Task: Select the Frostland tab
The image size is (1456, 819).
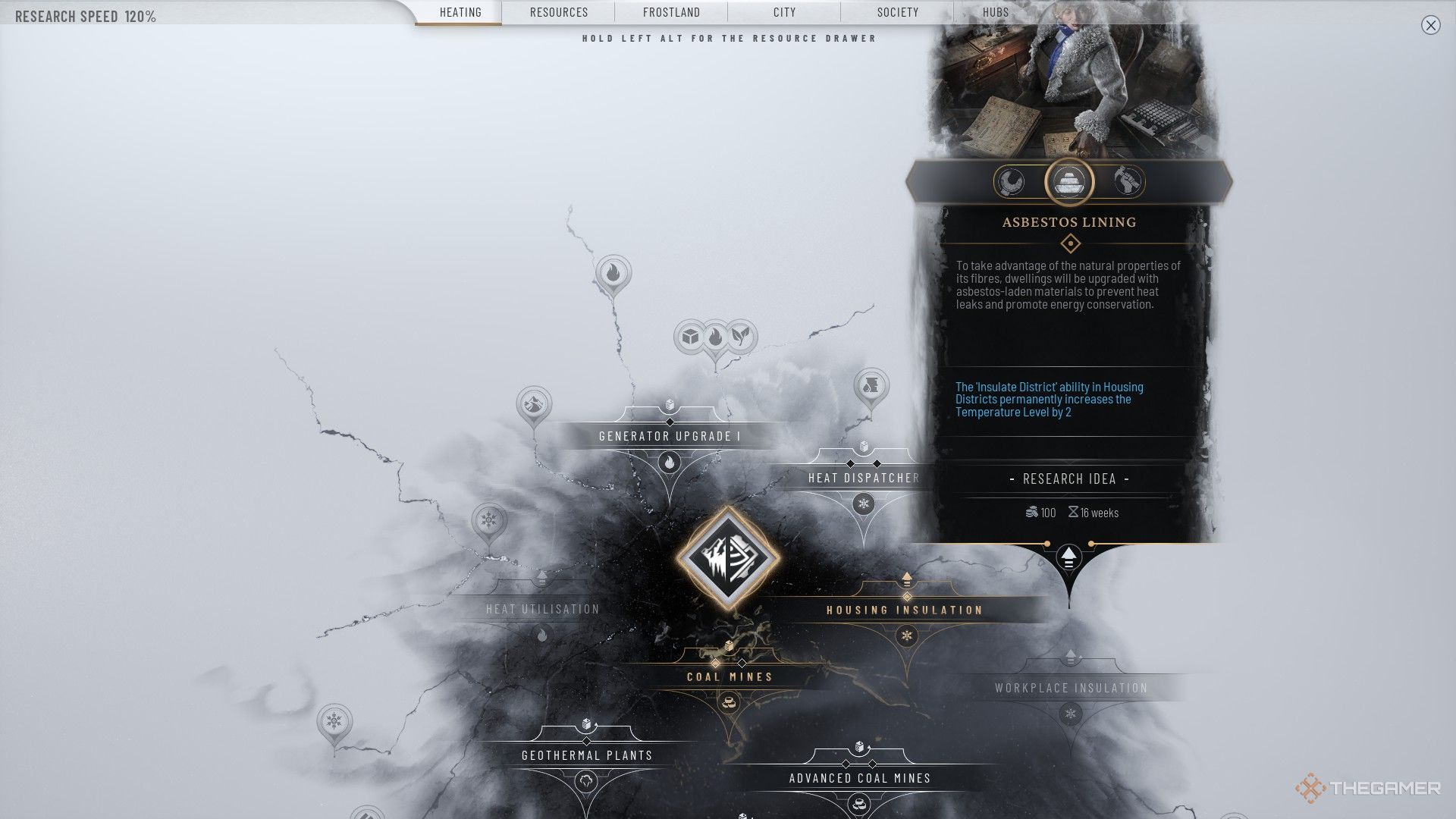Action: coord(671,12)
